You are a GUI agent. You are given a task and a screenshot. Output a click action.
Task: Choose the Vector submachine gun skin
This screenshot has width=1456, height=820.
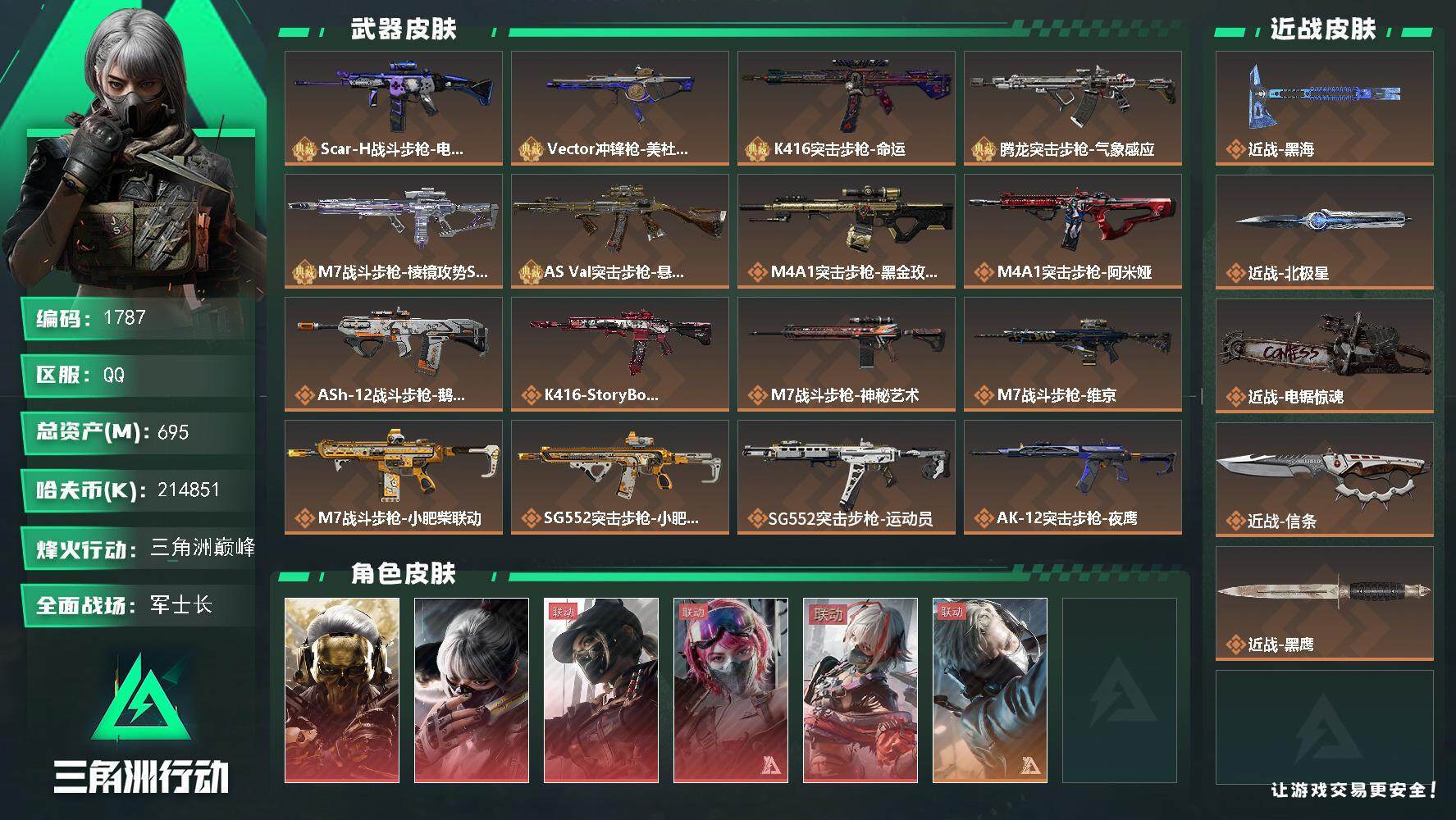[x=619, y=107]
